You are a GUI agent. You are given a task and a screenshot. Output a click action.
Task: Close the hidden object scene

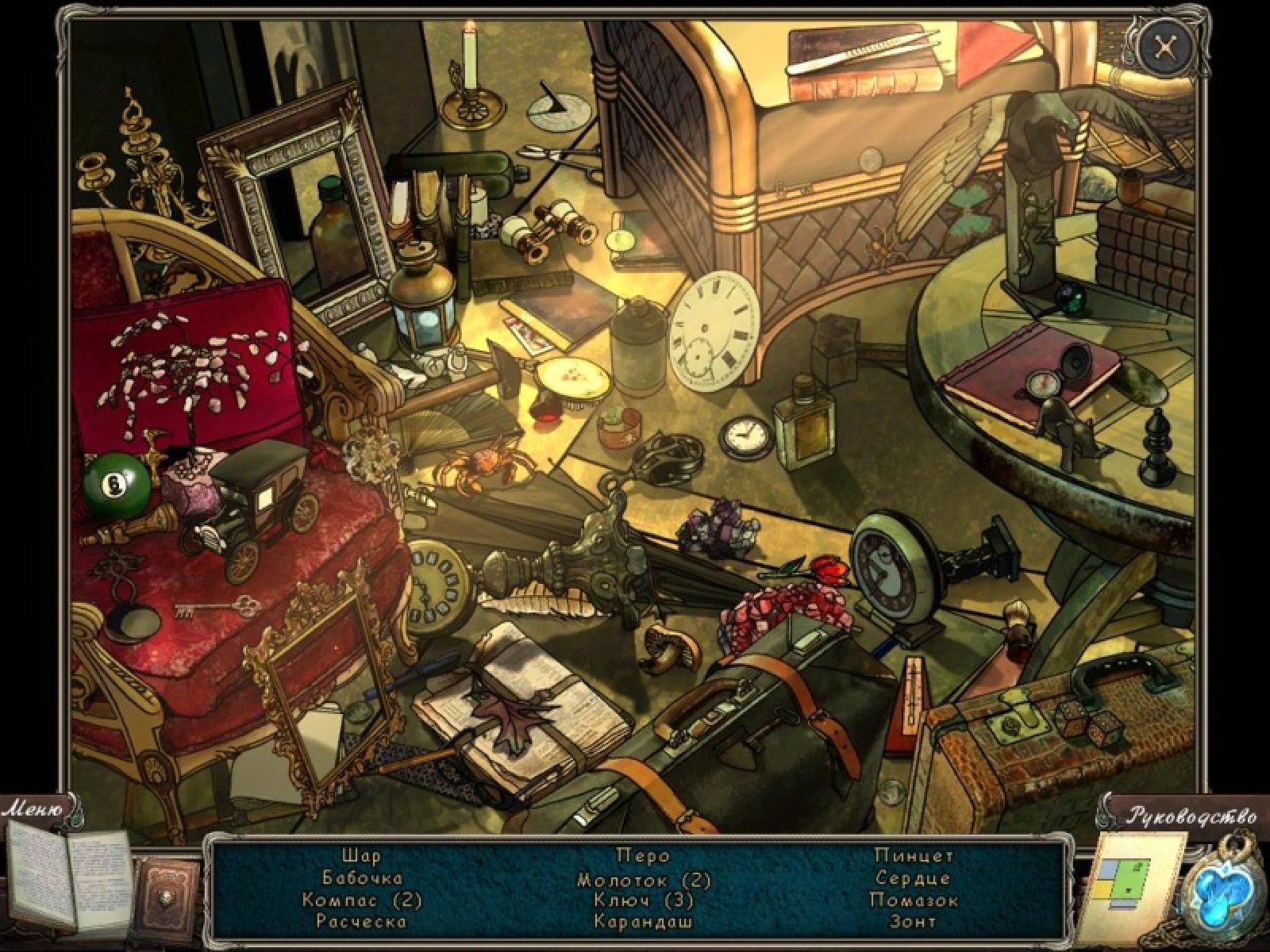(1165, 48)
